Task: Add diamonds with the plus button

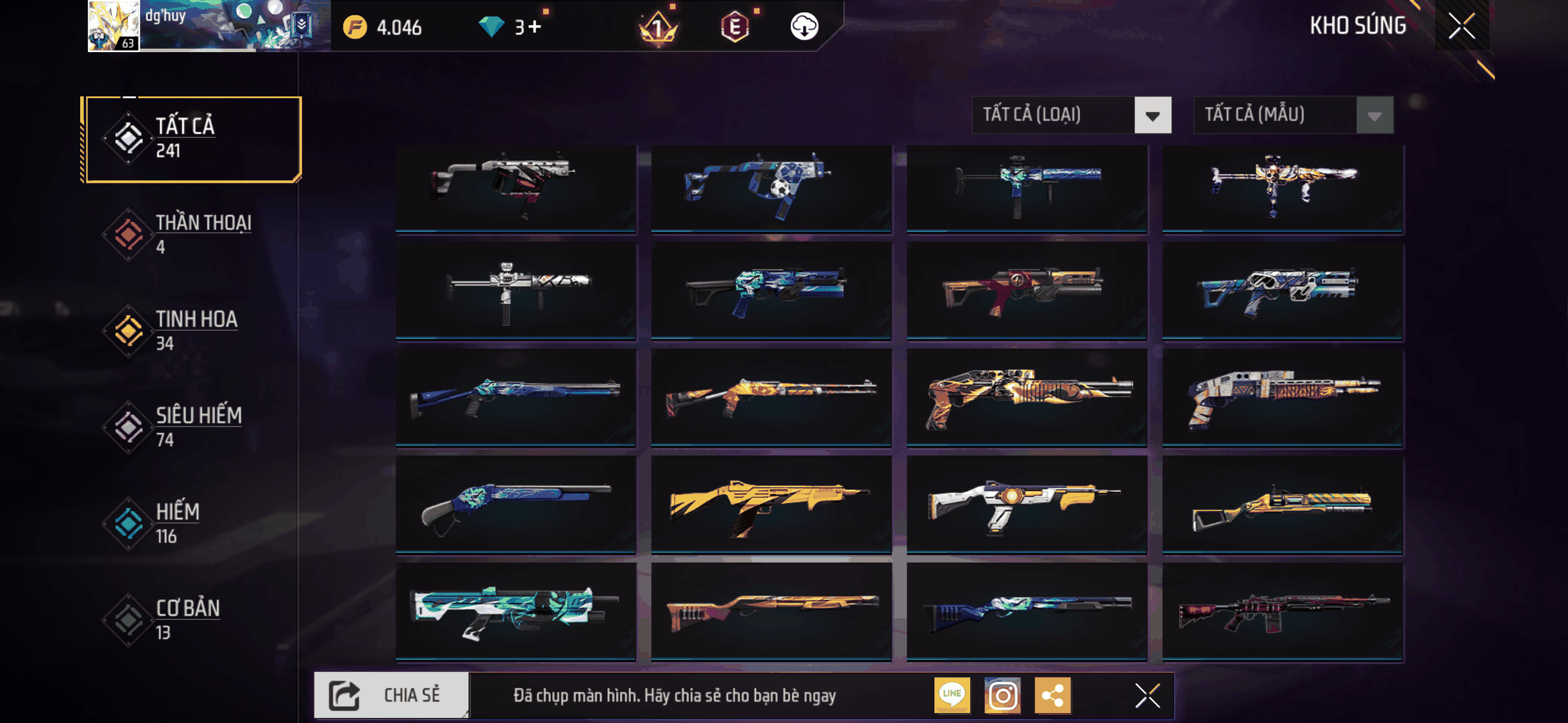Action: (535, 27)
